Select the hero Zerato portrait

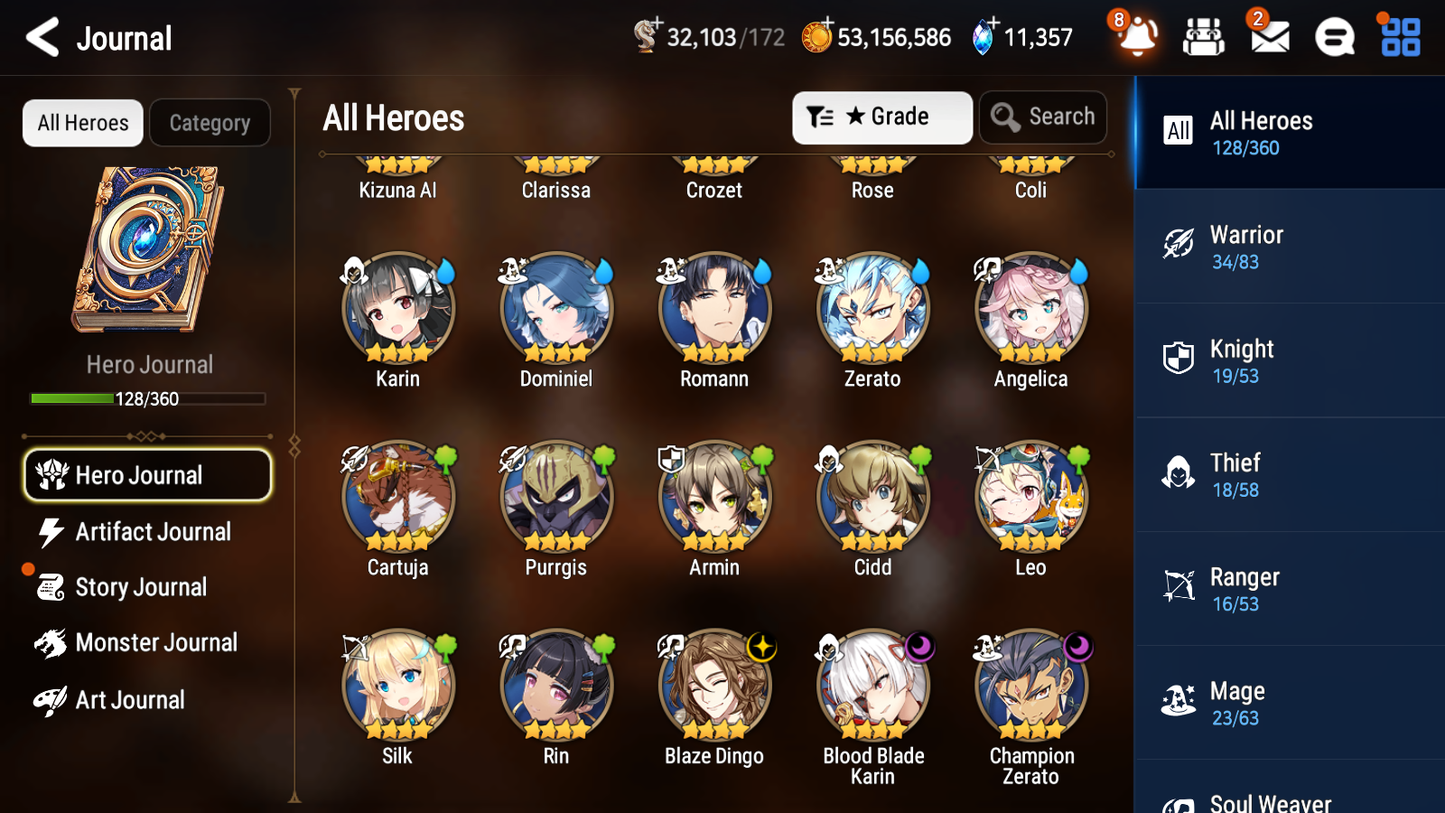(872, 307)
